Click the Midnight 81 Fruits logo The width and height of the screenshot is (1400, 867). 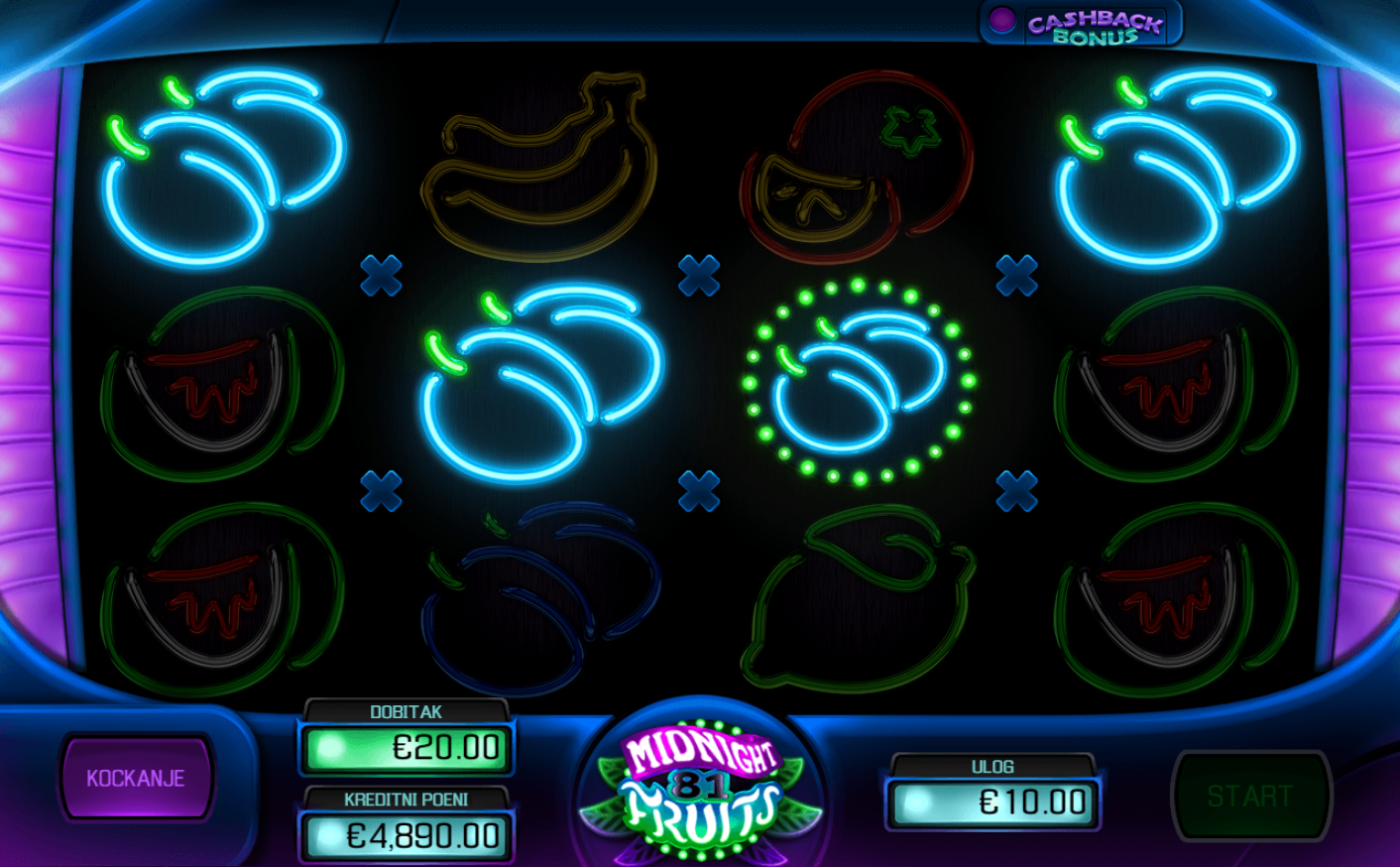click(701, 784)
